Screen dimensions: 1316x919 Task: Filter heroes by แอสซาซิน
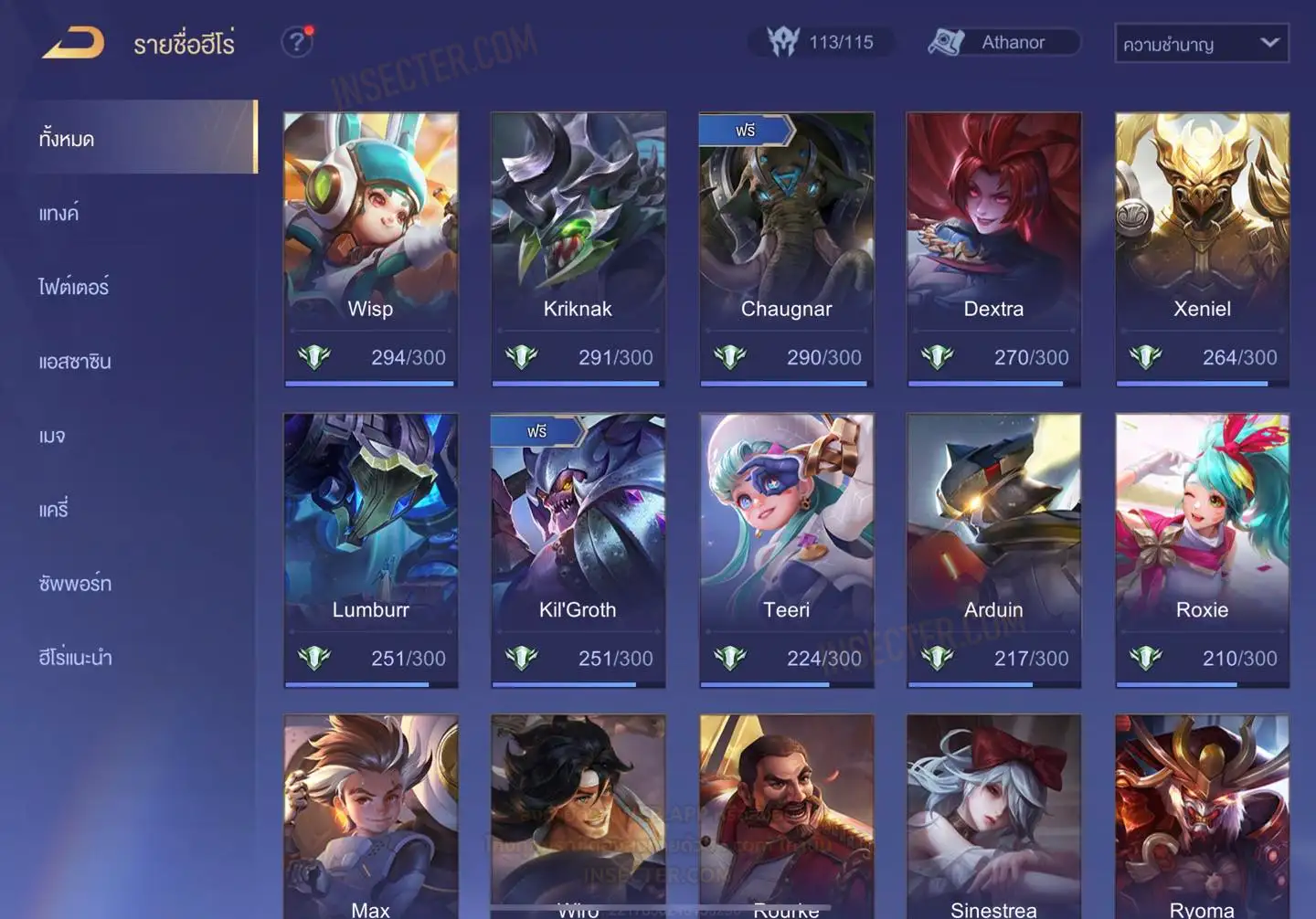[x=75, y=362]
